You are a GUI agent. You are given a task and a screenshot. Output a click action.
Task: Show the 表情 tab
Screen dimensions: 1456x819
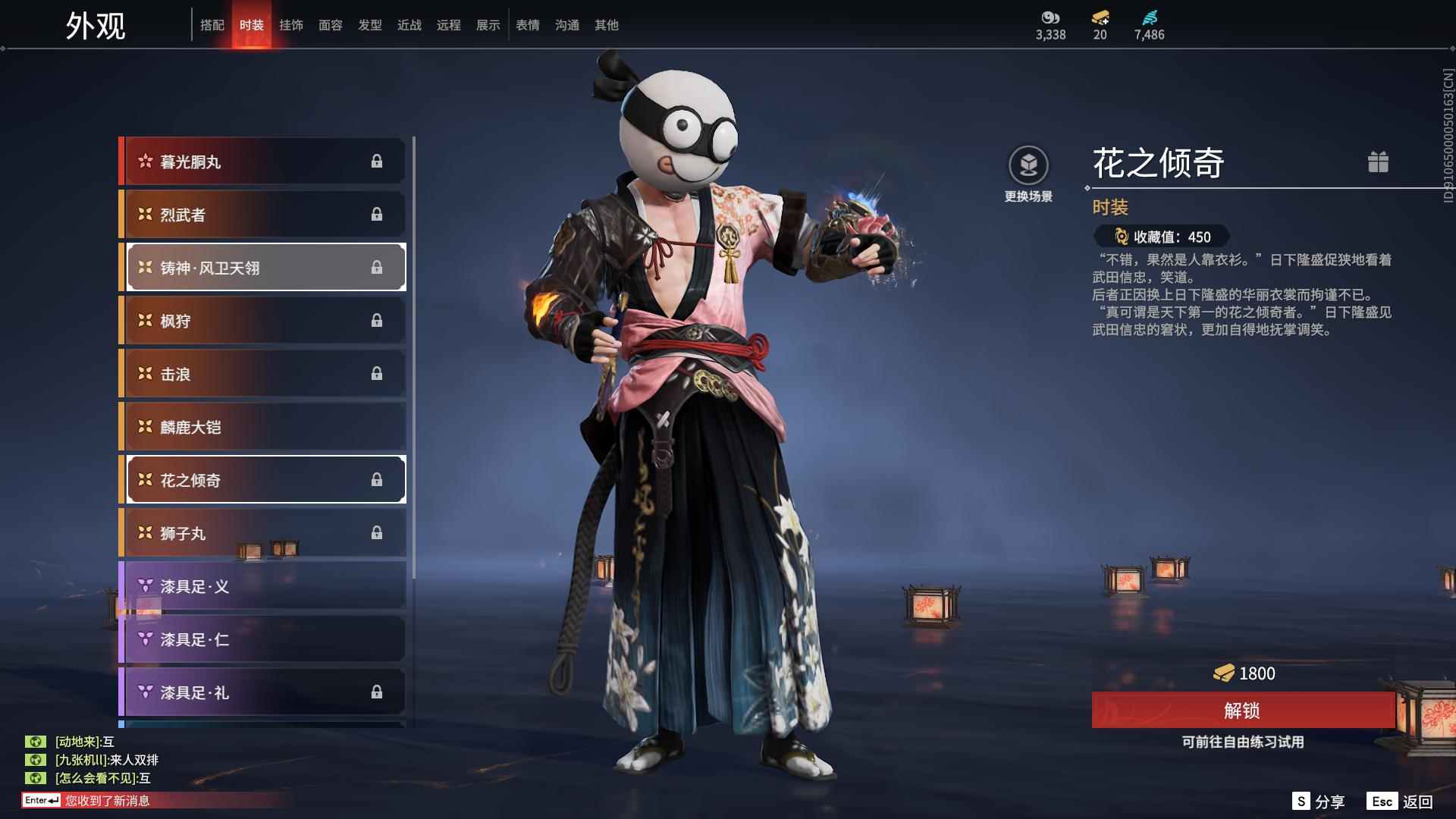(x=528, y=25)
